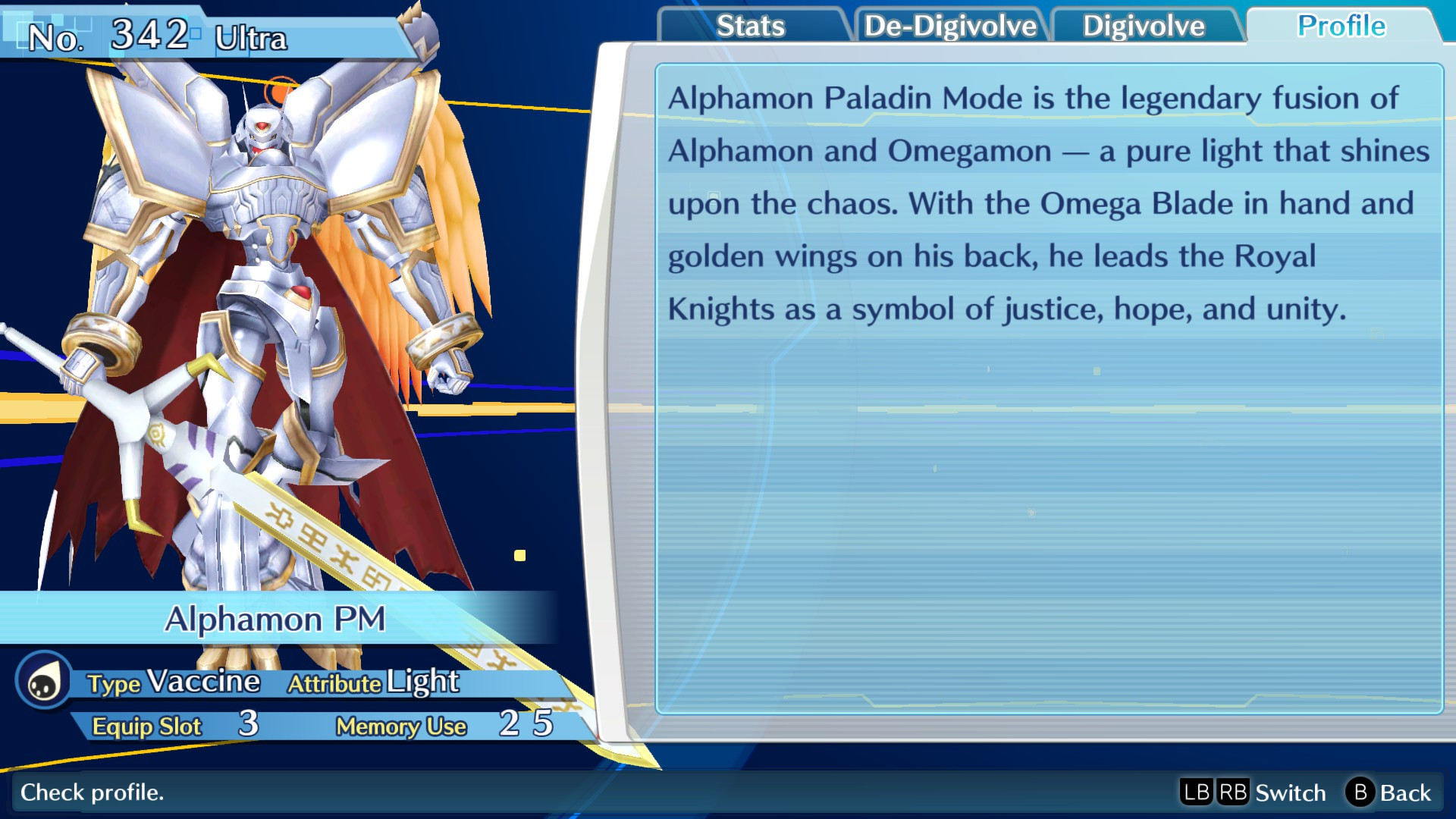
Task: Open the Digivolve tab
Action: [x=1145, y=25]
